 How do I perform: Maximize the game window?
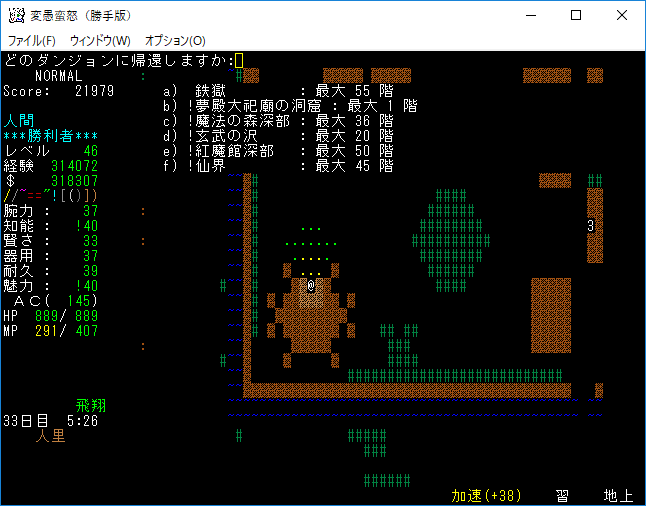[576, 15]
